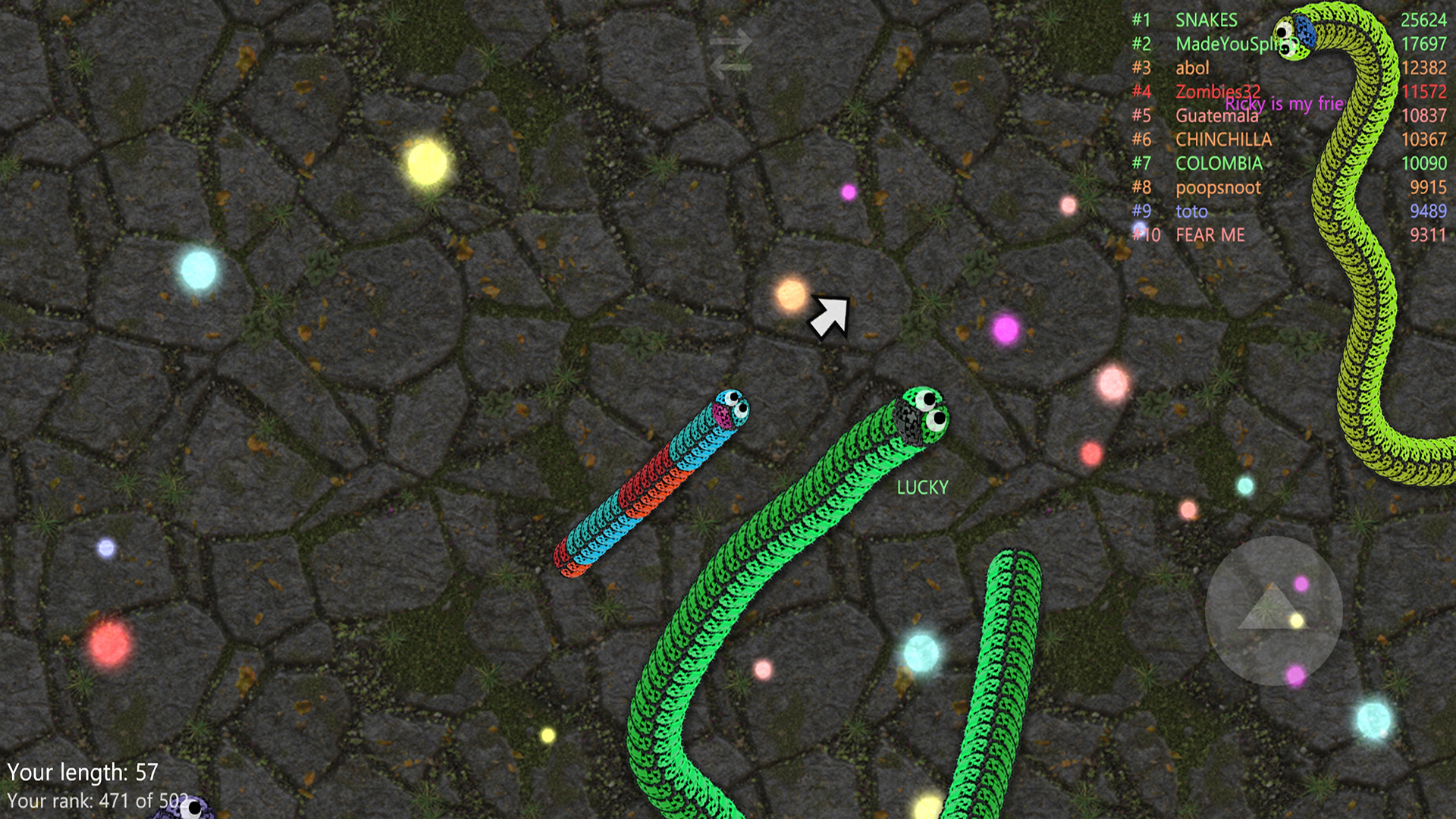This screenshot has width=1456, height=819.
Task: Select FEAR ME at rank #10
Action: pyautogui.click(x=1212, y=235)
